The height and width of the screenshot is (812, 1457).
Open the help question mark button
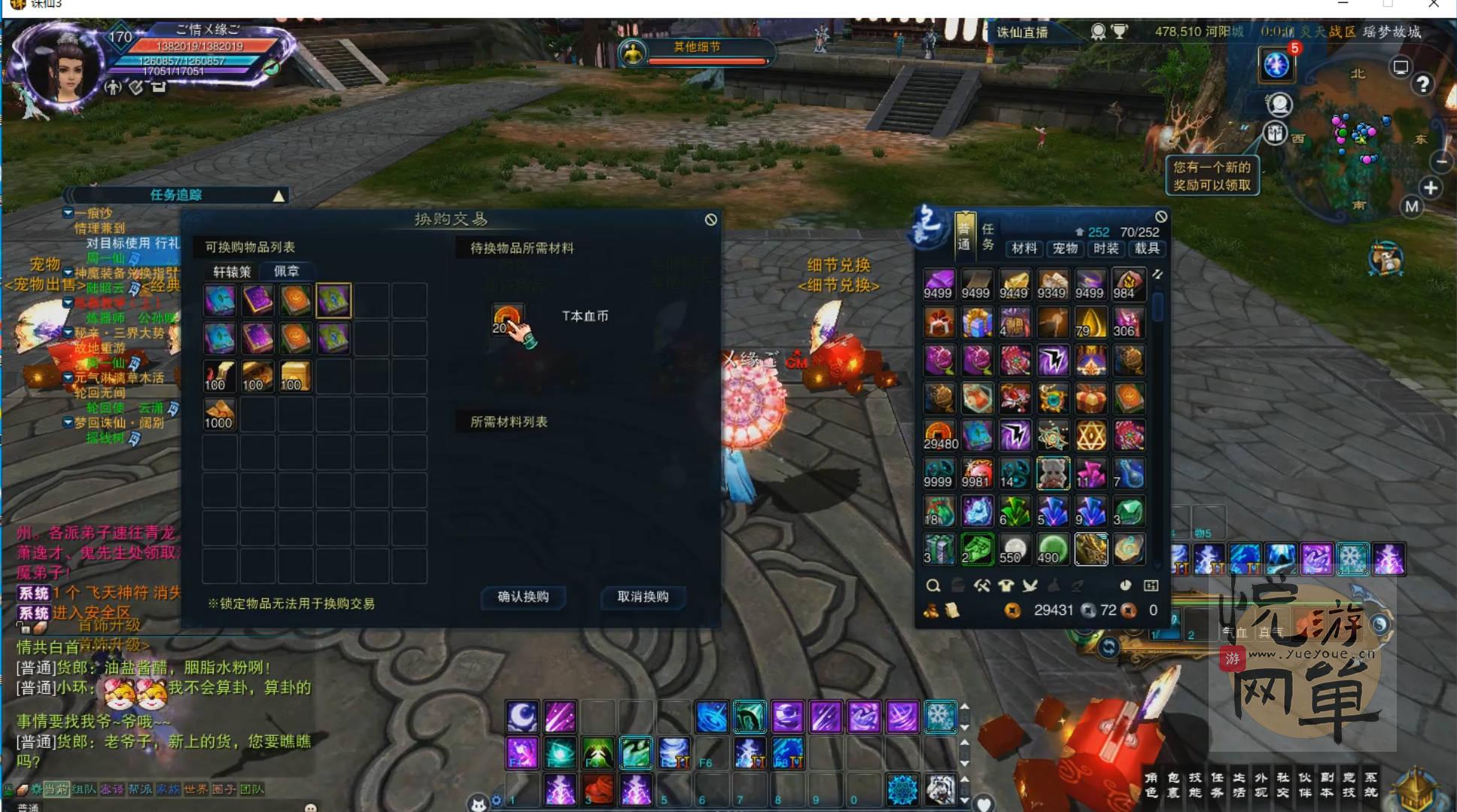coord(1422,84)
